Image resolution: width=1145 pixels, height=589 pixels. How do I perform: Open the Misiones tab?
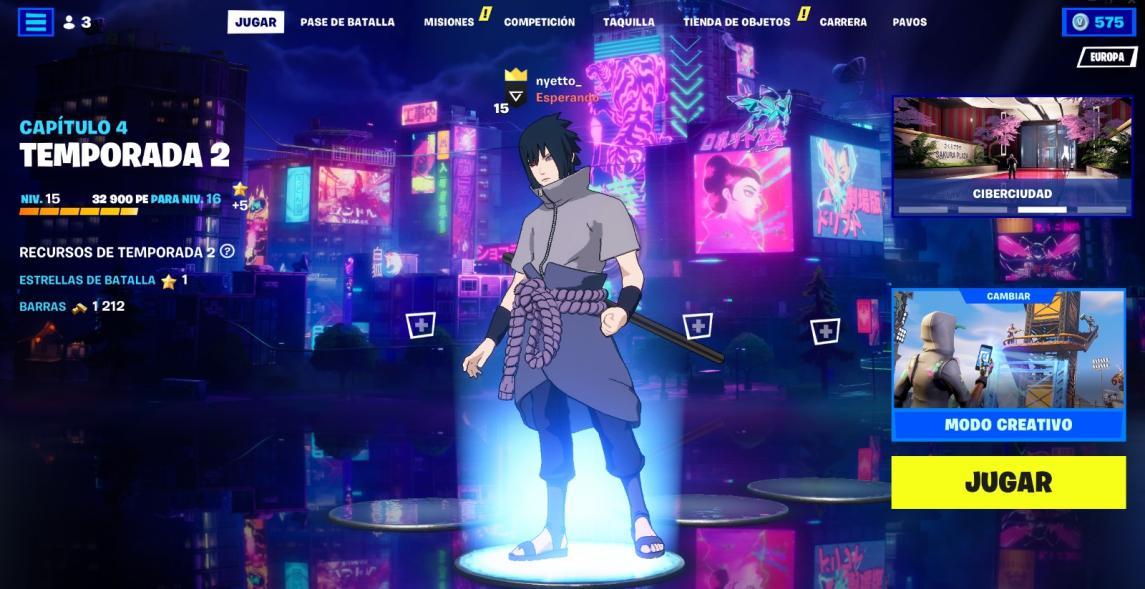(x=449, y=22)
